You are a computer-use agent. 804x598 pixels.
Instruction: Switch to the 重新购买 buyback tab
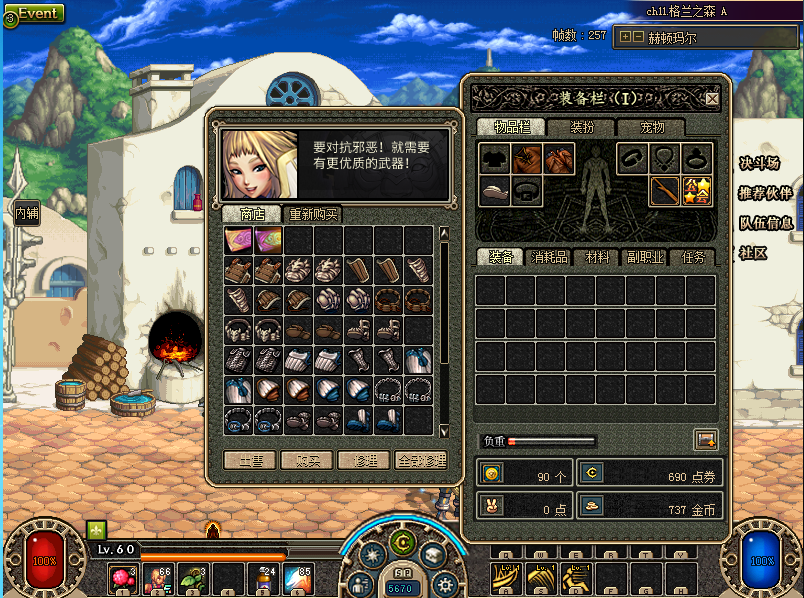tap(312, 214)
